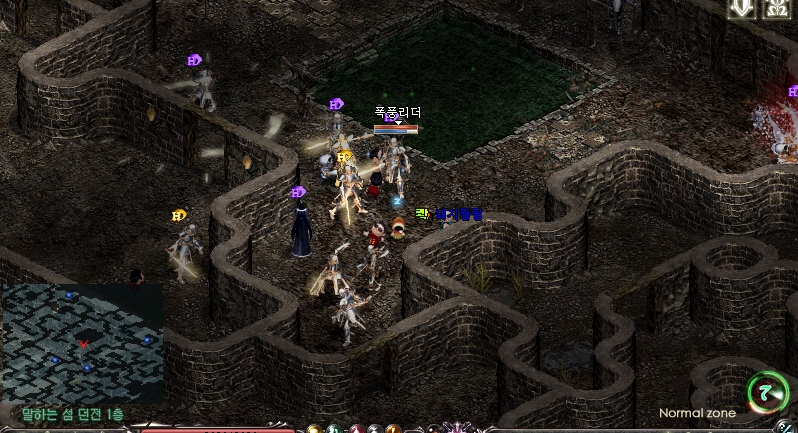
Task: Open the green question mark help orb
Action: 767,390
